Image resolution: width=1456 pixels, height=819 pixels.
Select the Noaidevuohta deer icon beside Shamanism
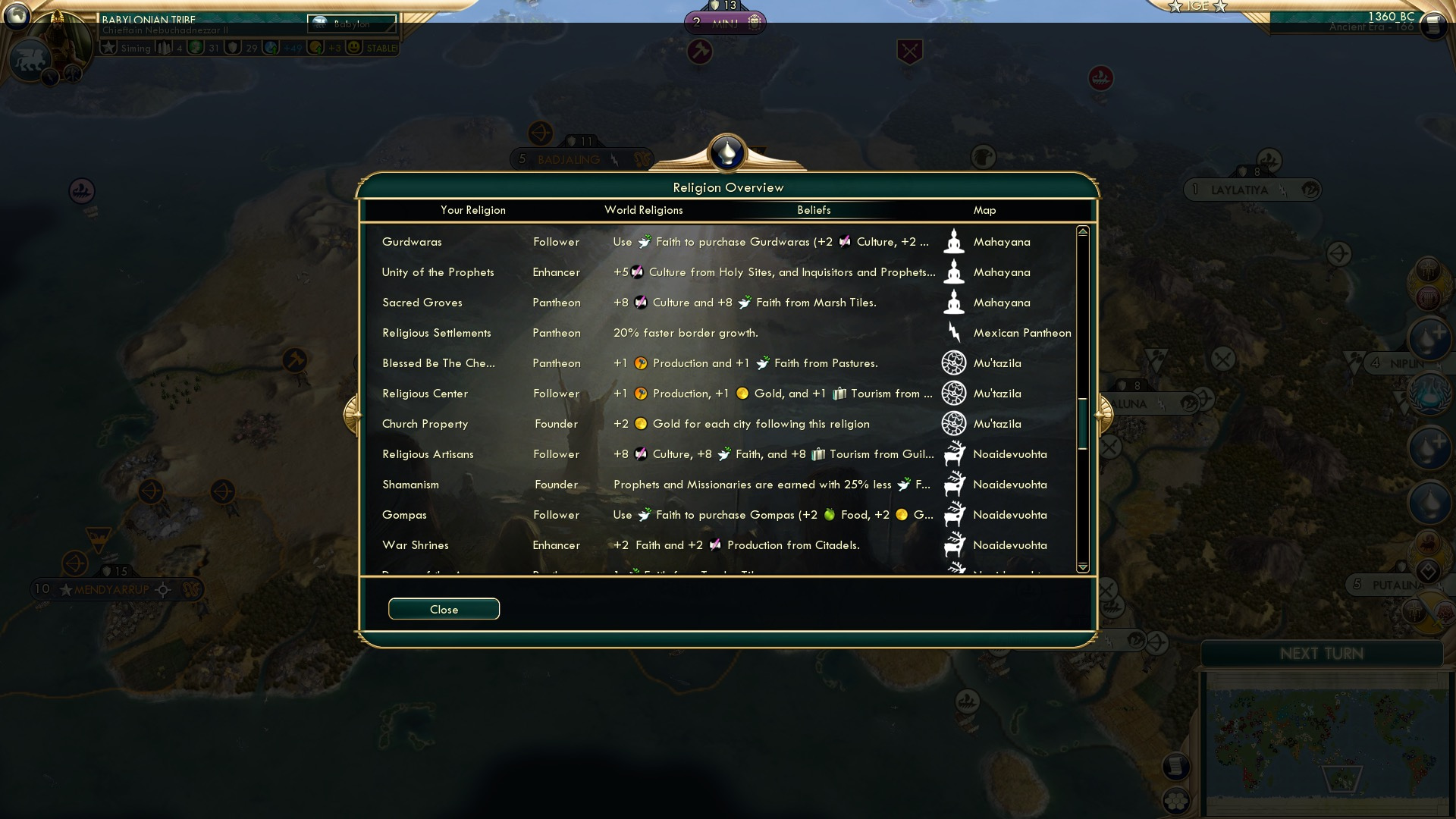(x=954, y=484)
